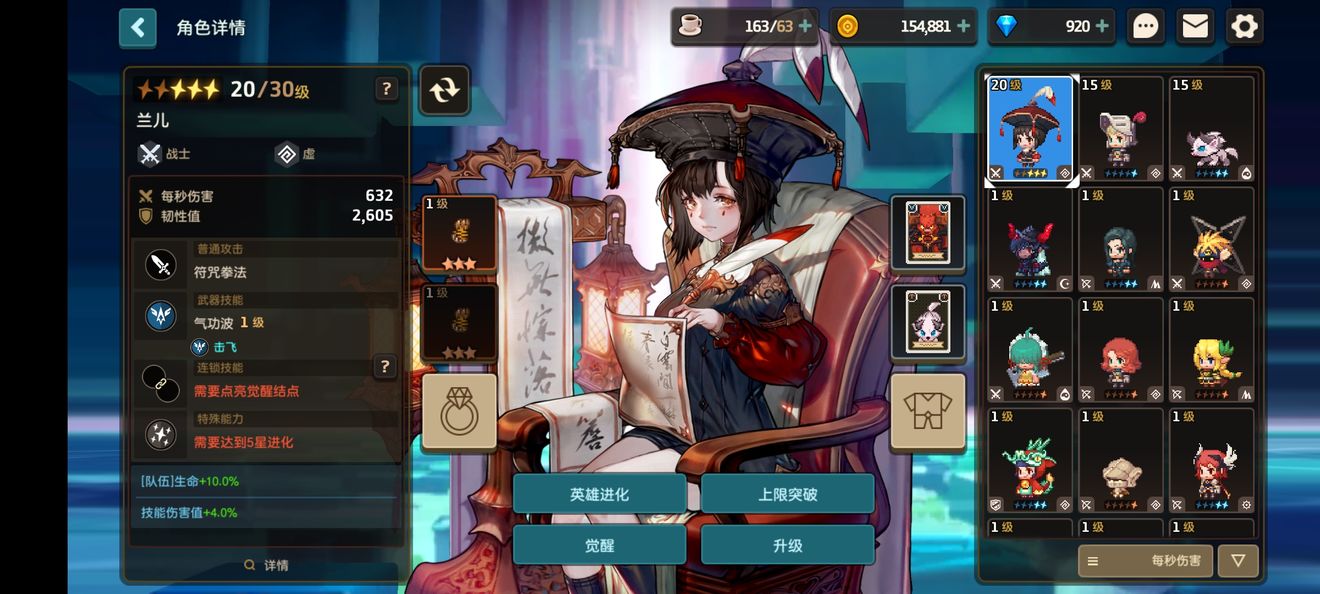Screen dimensions: 1320x594
Task: Open the question mark beside hero level
Action: pyautogui.click(x=387, y=89)
